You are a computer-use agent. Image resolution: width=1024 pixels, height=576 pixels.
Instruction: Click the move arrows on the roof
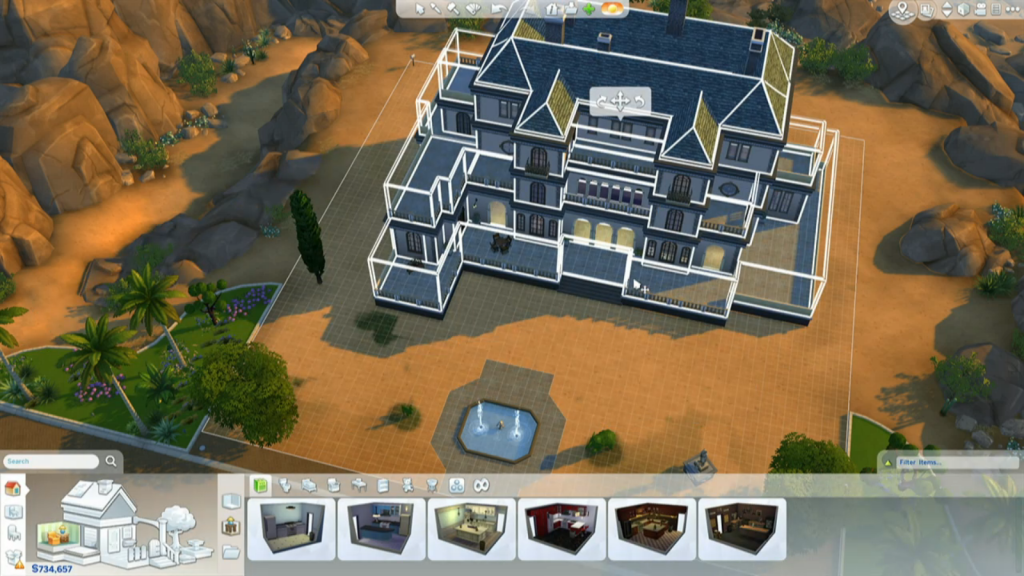tap(619, 101)
